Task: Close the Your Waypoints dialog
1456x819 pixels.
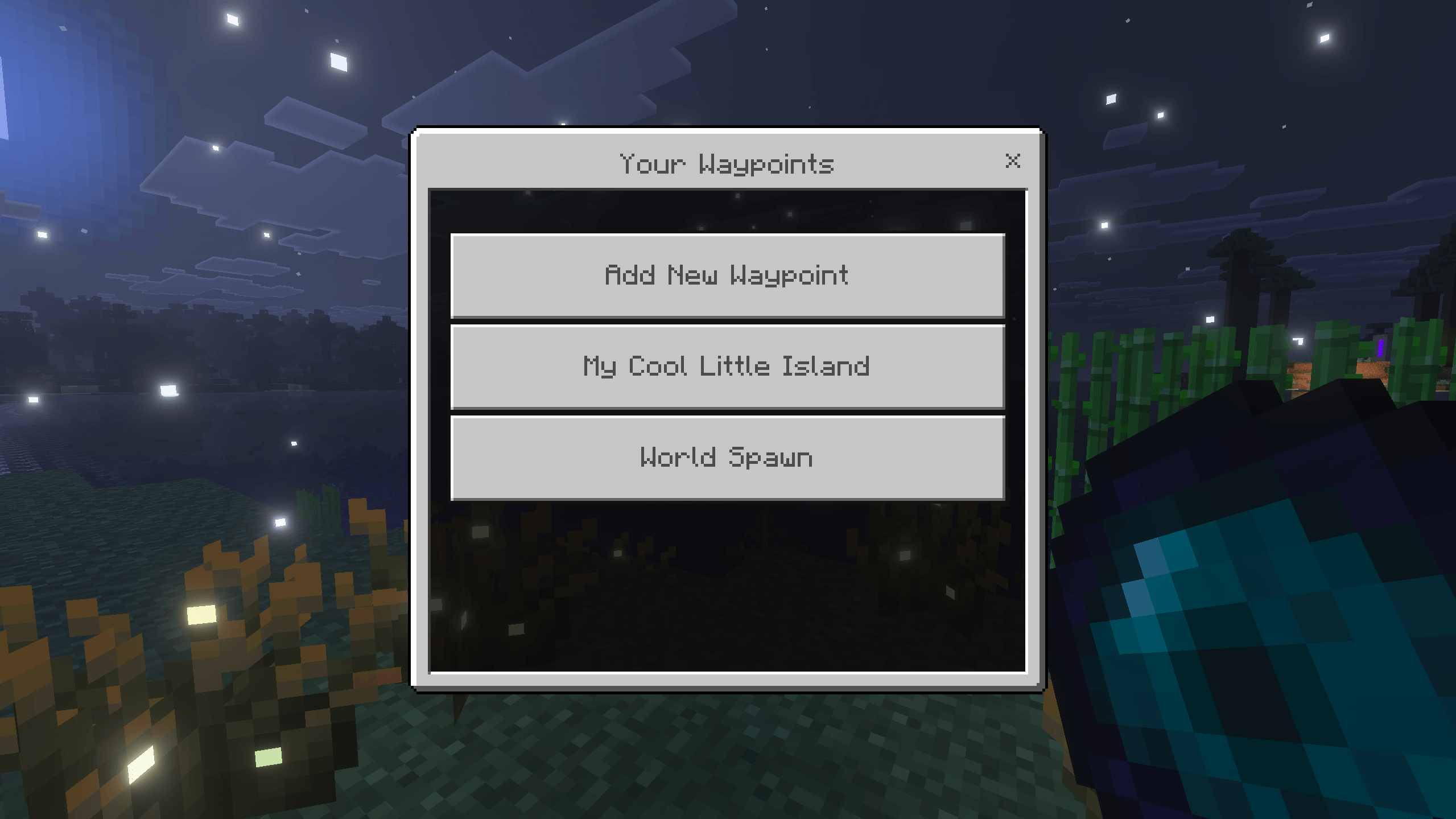Action: (1012, 161)
